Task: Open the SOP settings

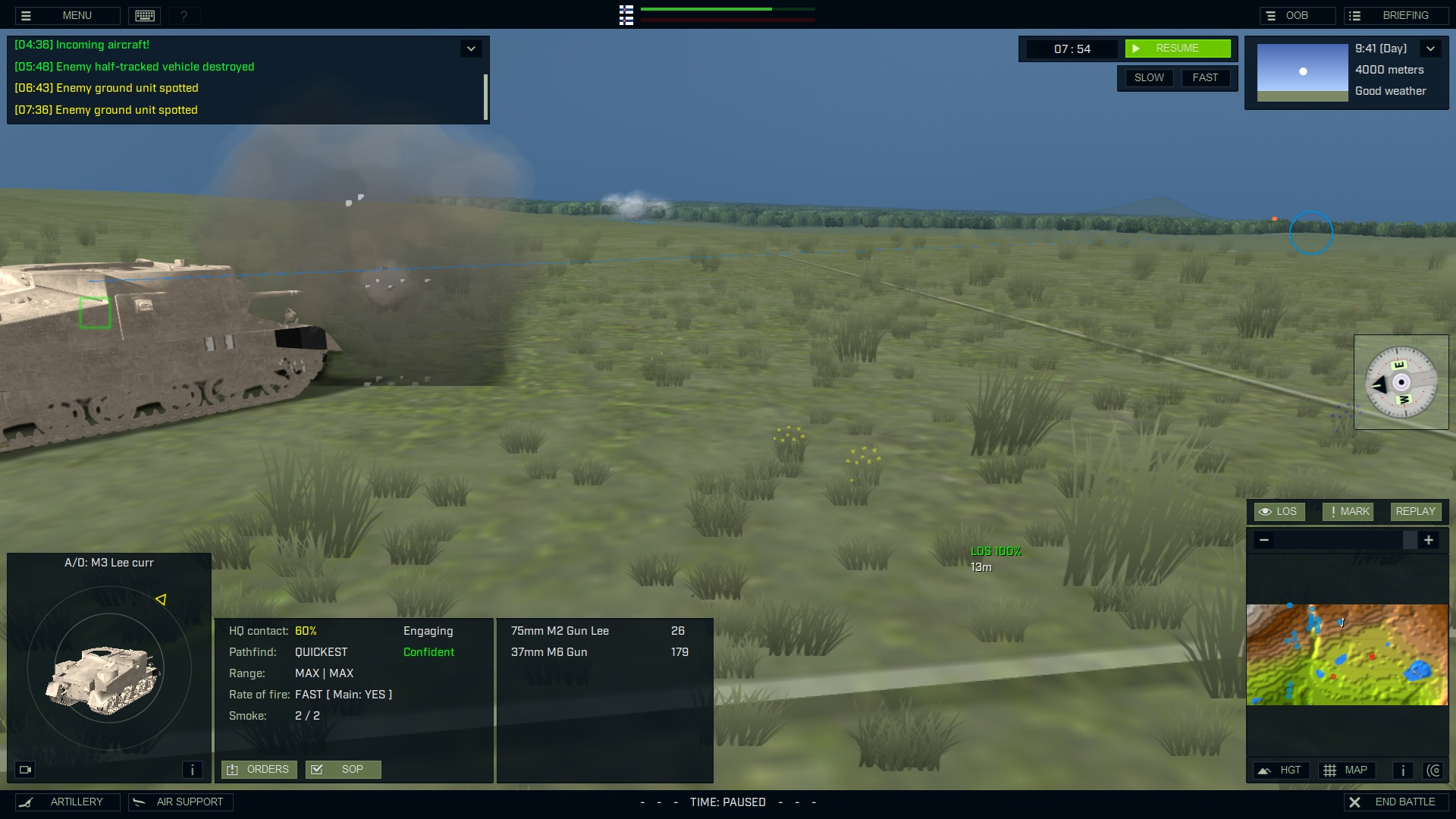Action: [x=343, y=769]
